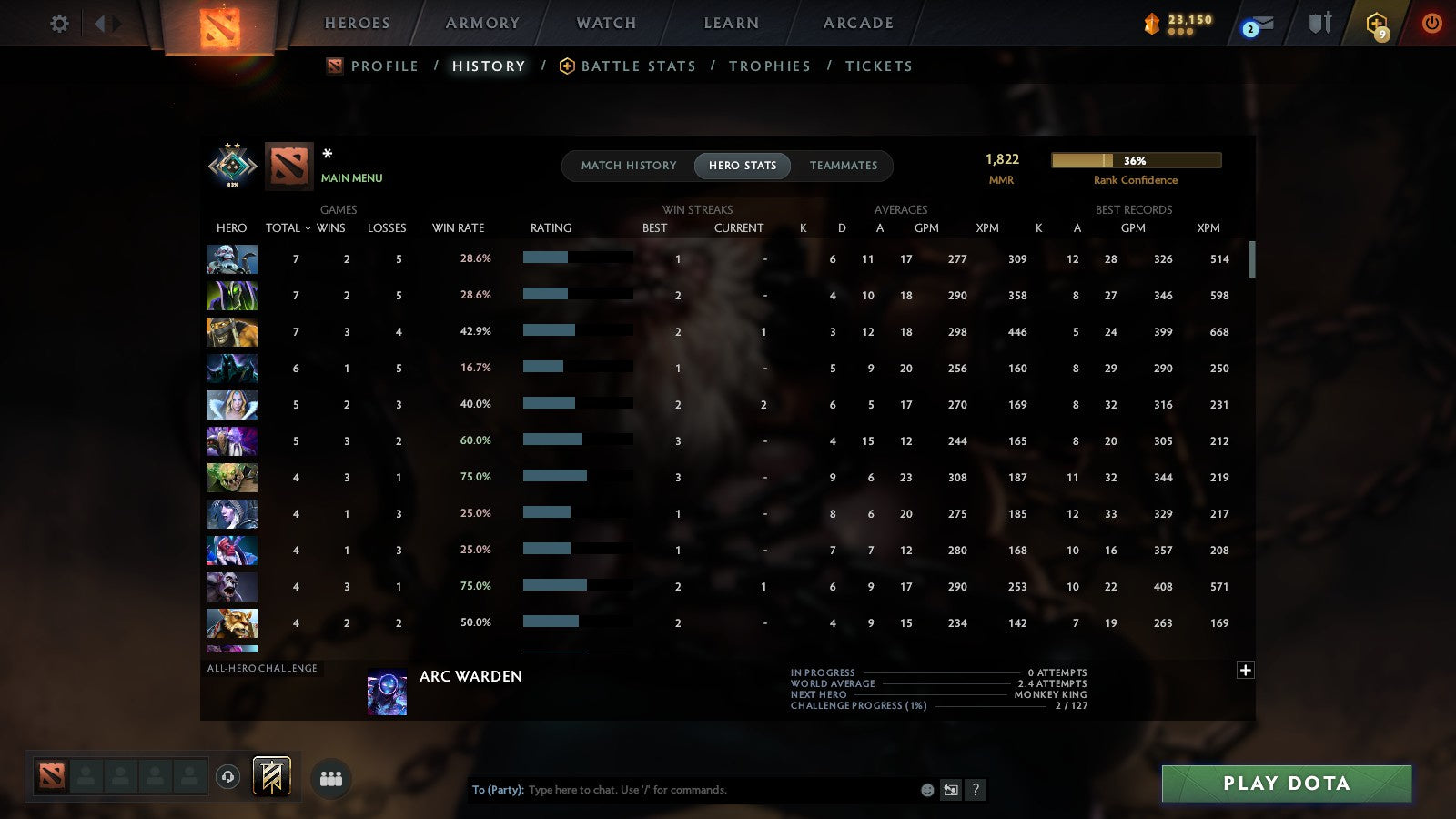Click the orange power button icon

coord(1431,25)
